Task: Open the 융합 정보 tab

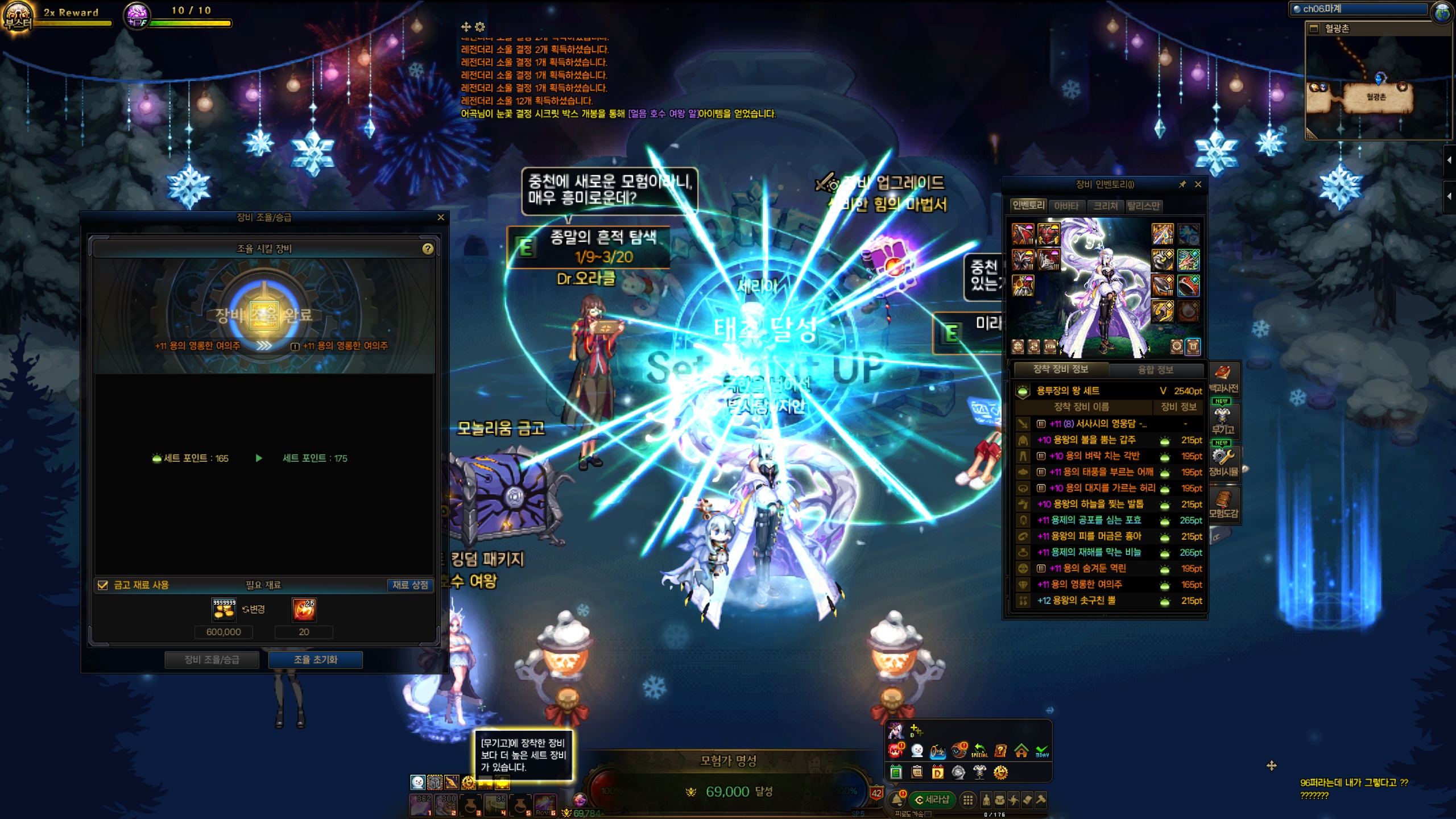Action: pyautogui.click(x=1155, y=370)
